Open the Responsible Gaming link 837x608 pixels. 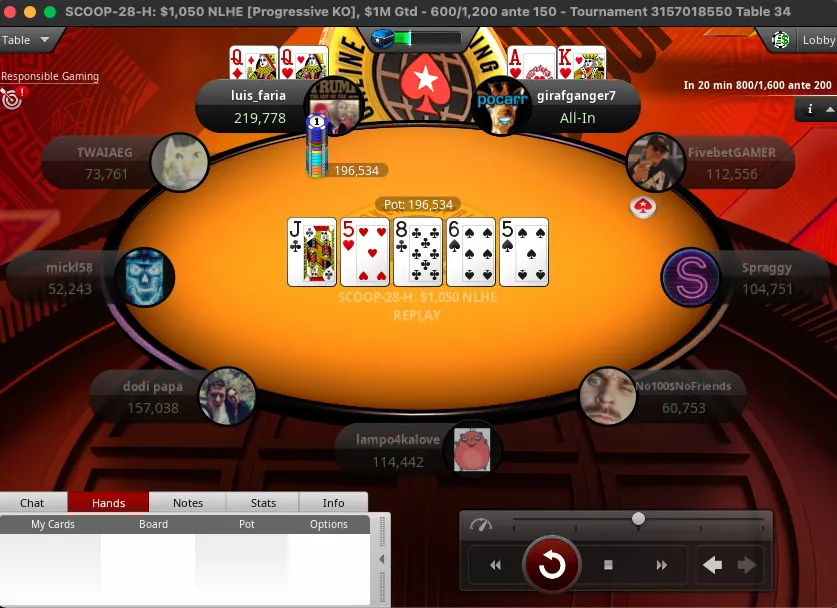point(50,76)
